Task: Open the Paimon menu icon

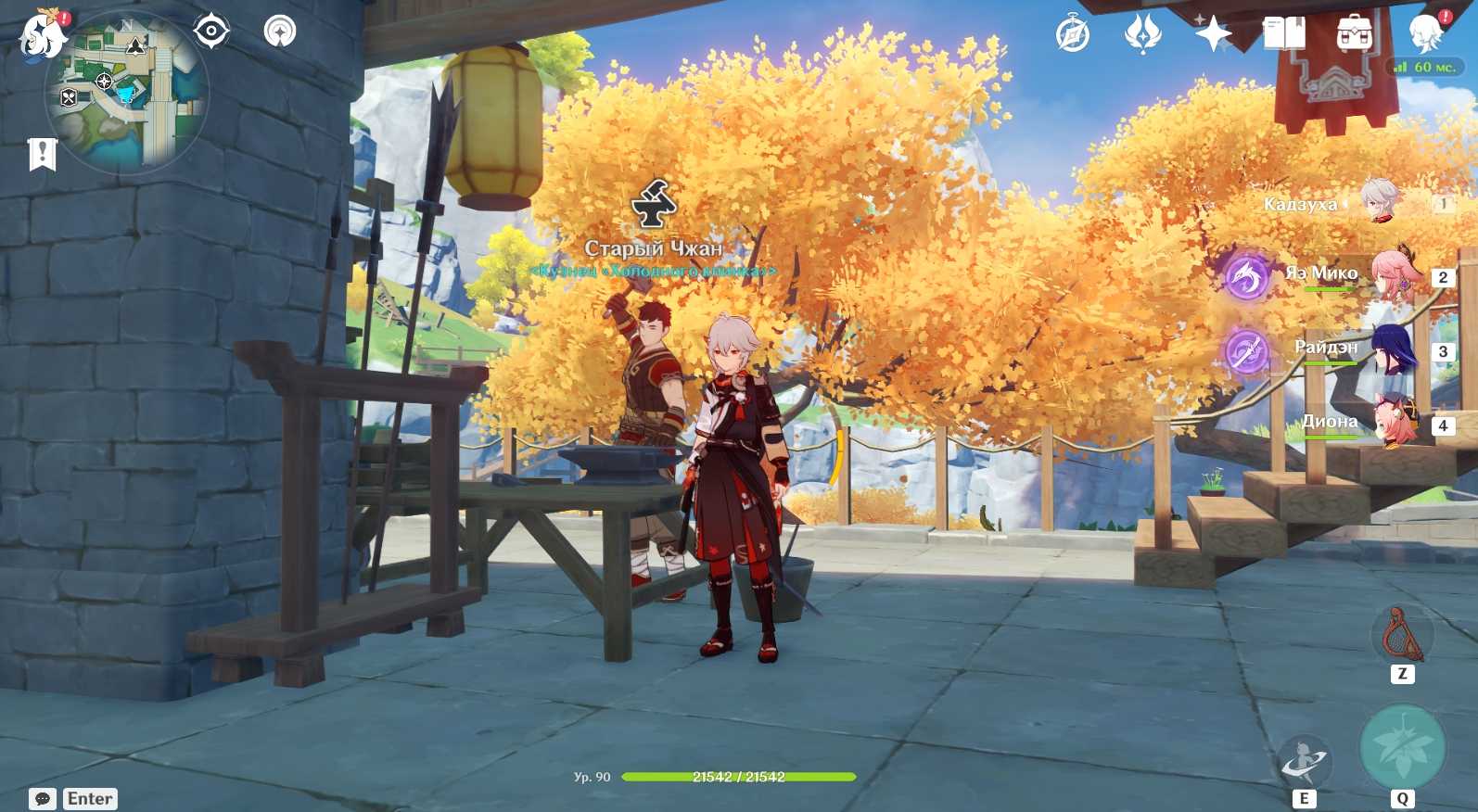Action: click(x=42, y=35)
